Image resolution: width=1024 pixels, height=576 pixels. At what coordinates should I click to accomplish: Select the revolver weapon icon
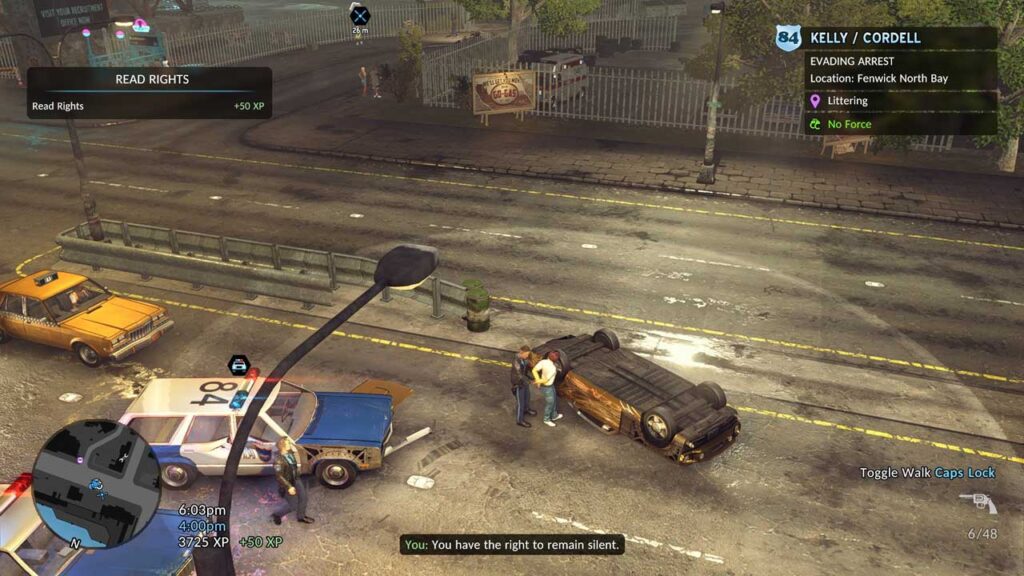pyautogui.click(x=977, y=502)
